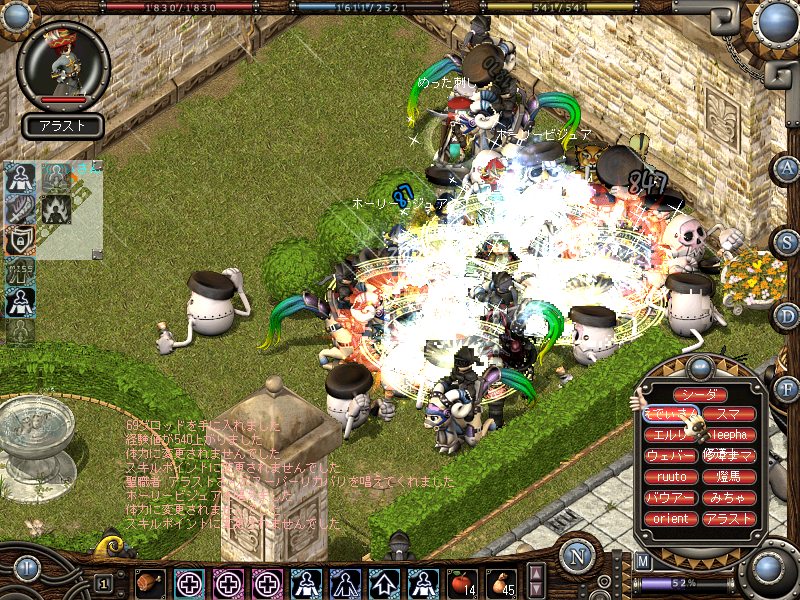Use the red apple item slot
Viewport: 800px width, 600px height.
pyautogui.click(x=461, y=582)
